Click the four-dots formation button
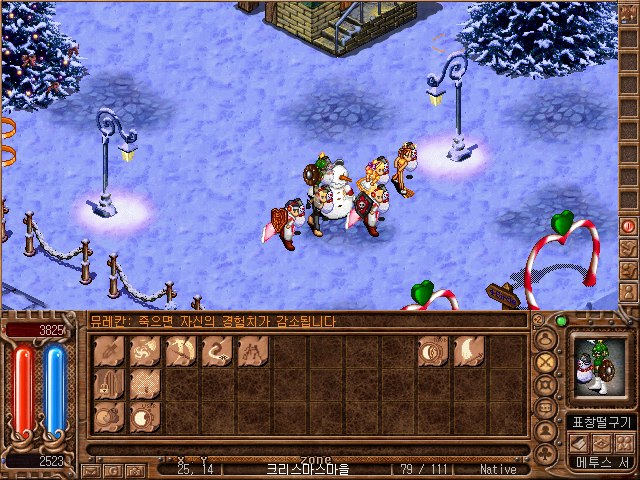The image size is (640, 480). click(x=623, y=442)
